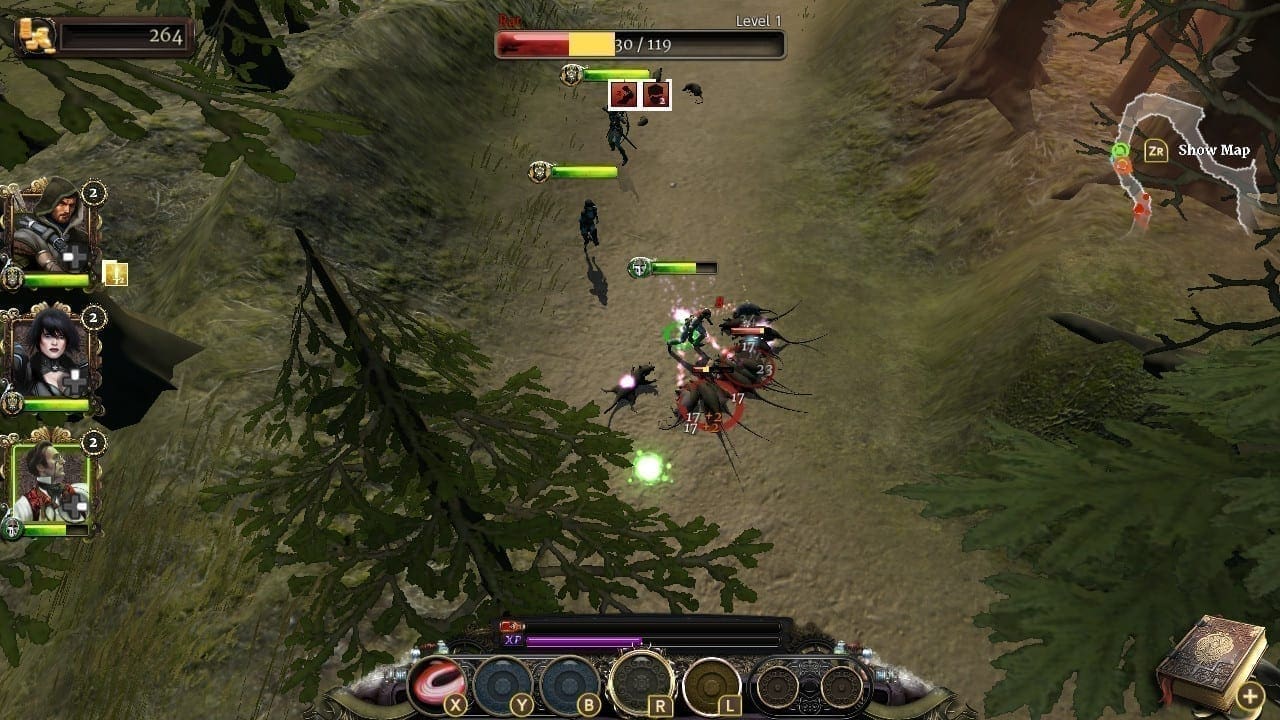This screenshot has height=720, width=1280.
Task: Select the black-haired woman's party portrait
Action: click(x=48, y=356)
